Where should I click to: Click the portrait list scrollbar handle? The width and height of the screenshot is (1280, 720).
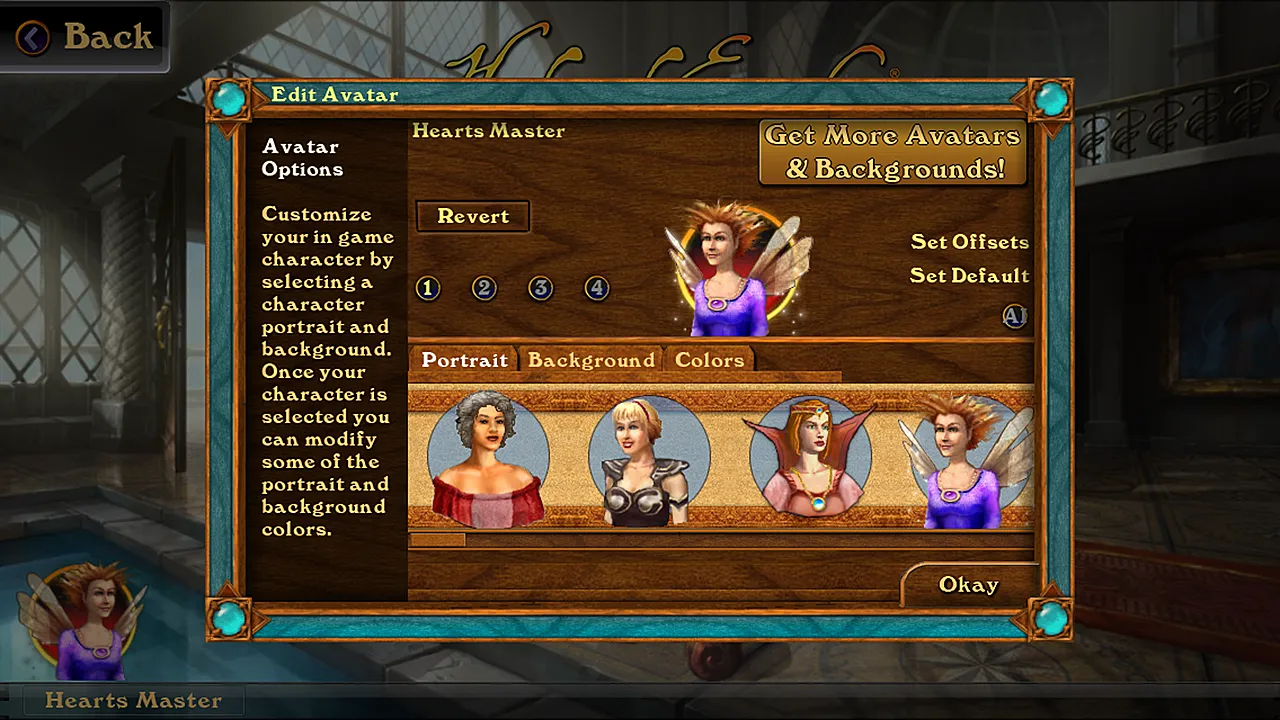pyautogui.click(x=437, y=540)
